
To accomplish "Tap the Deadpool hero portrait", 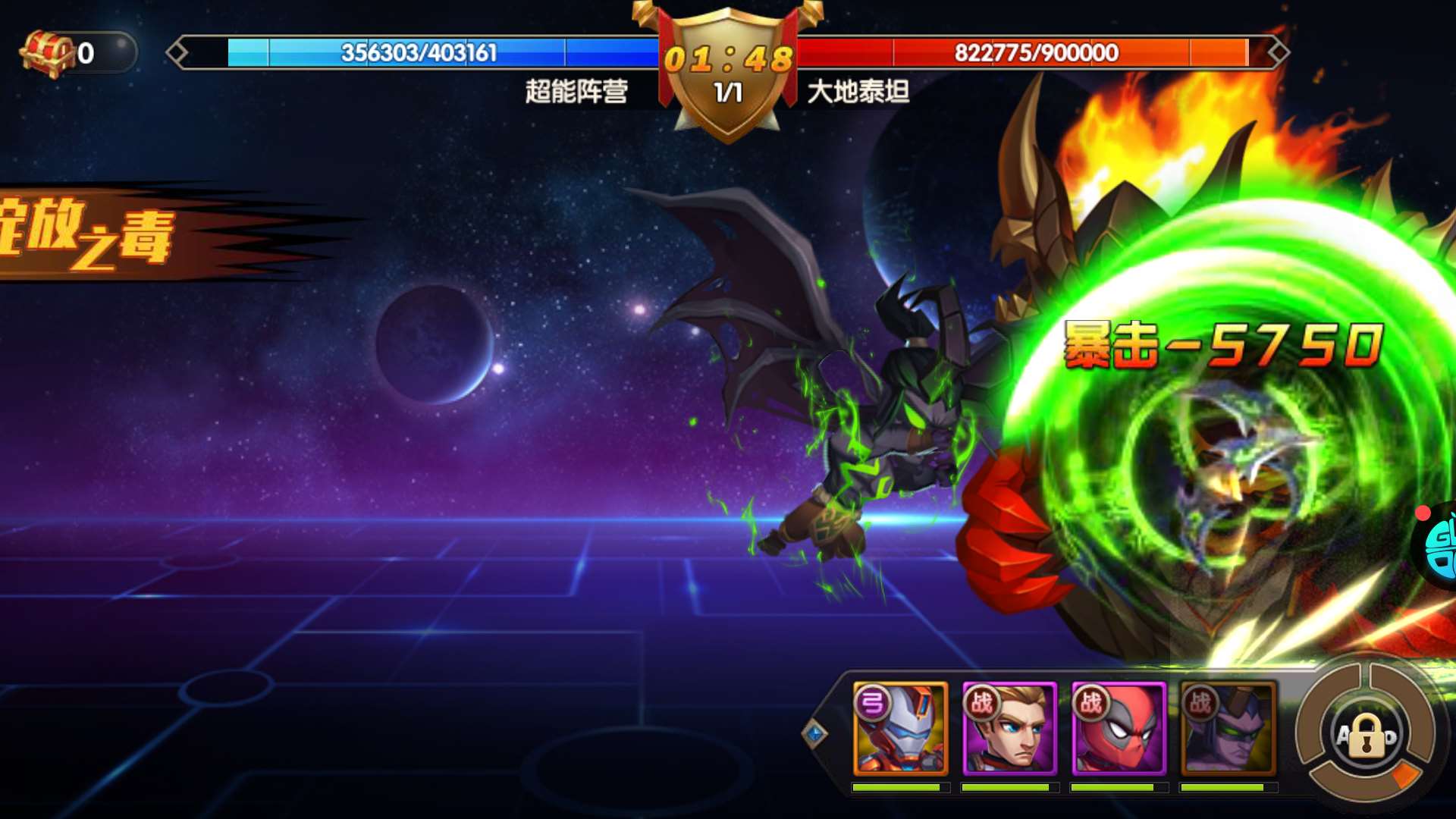I will [1119, 727].
